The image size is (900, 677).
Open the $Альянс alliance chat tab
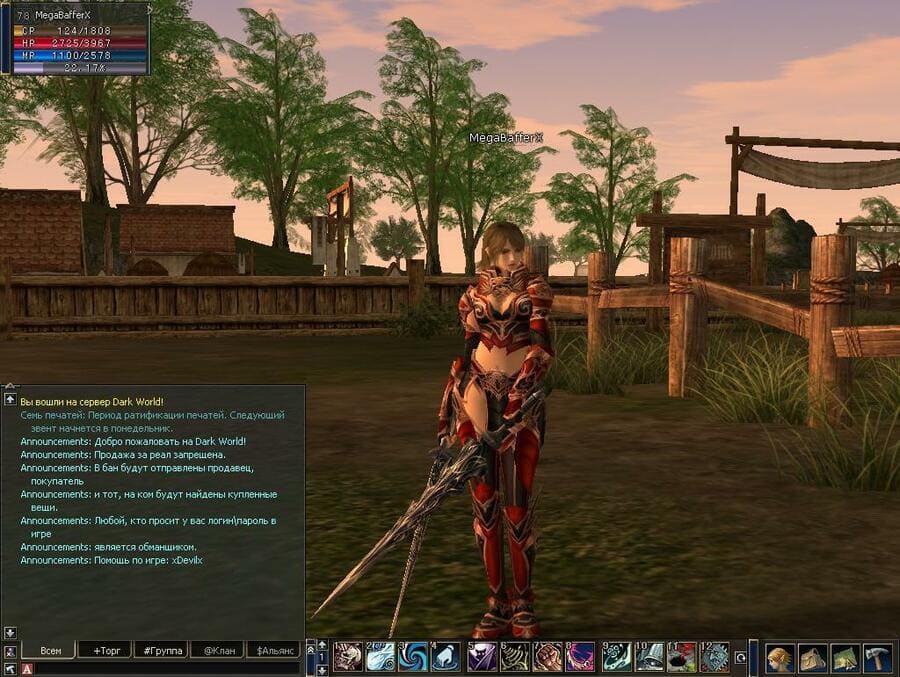(x=274, y=650)
